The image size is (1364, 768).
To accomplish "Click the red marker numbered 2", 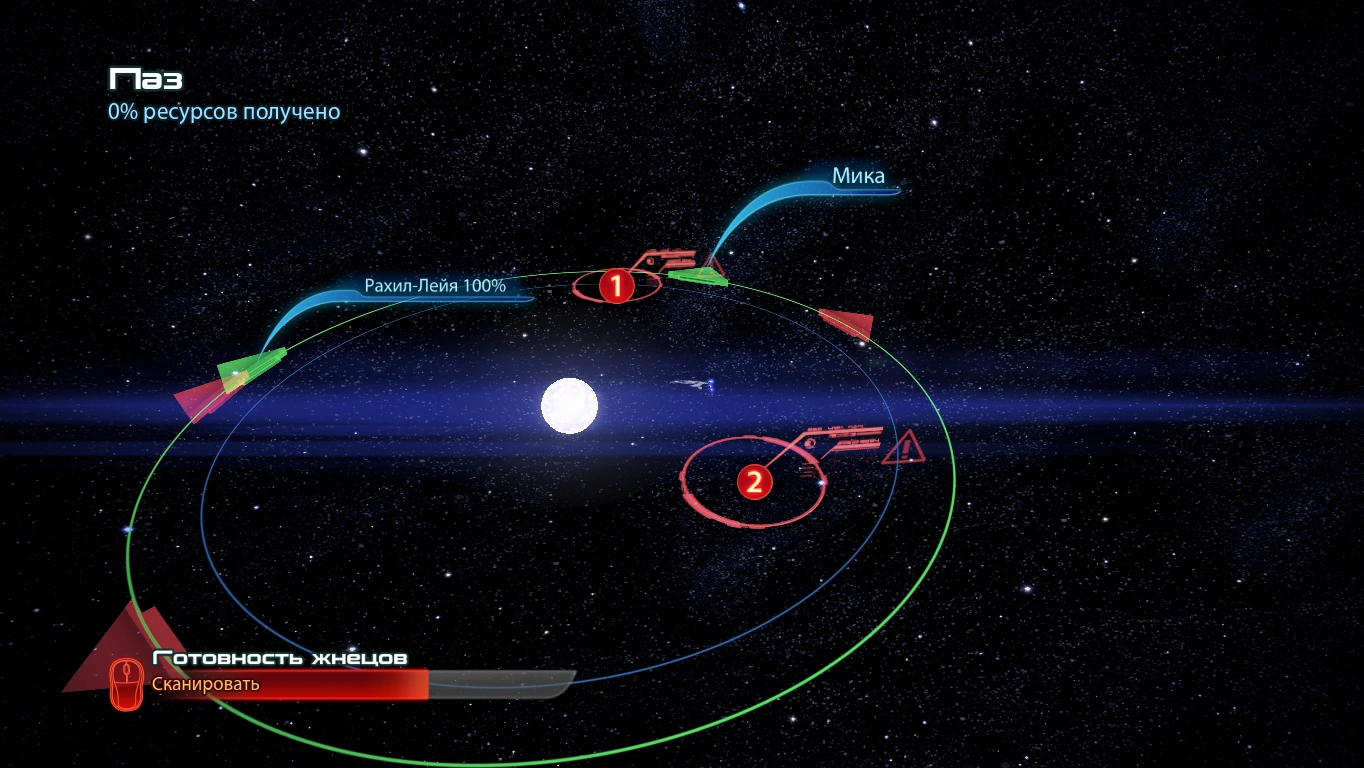I will pyautogui.click(x=754, y=483).
